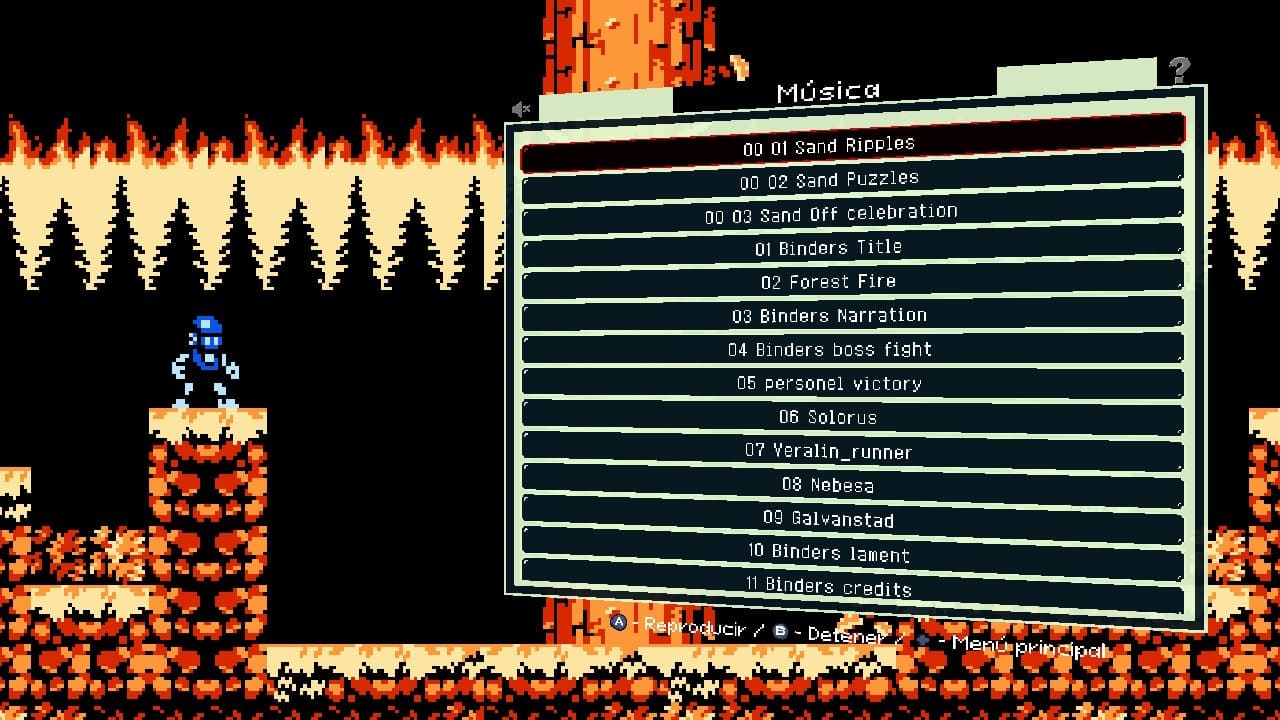This screenshot has width=1280, height=720.
Task: Open the question mark help icon
Action: (1180, 70)
